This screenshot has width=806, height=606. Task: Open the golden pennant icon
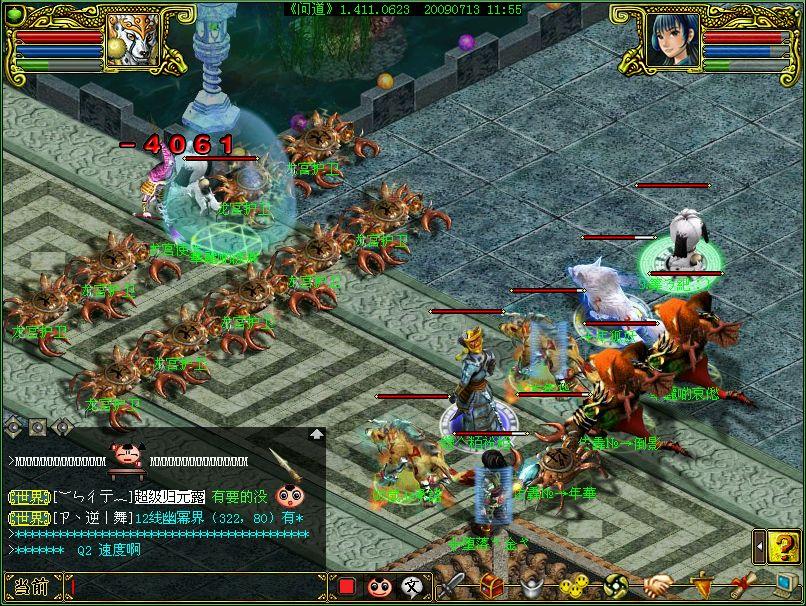702,584
